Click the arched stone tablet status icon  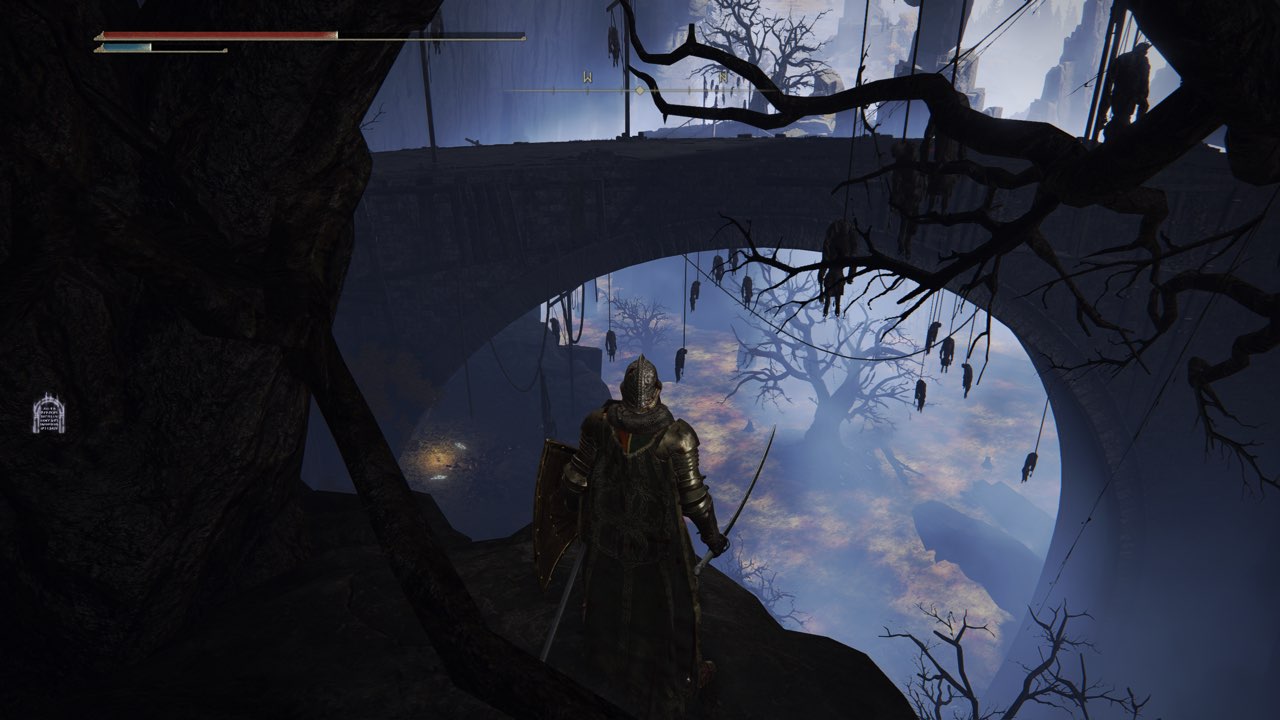48,413
